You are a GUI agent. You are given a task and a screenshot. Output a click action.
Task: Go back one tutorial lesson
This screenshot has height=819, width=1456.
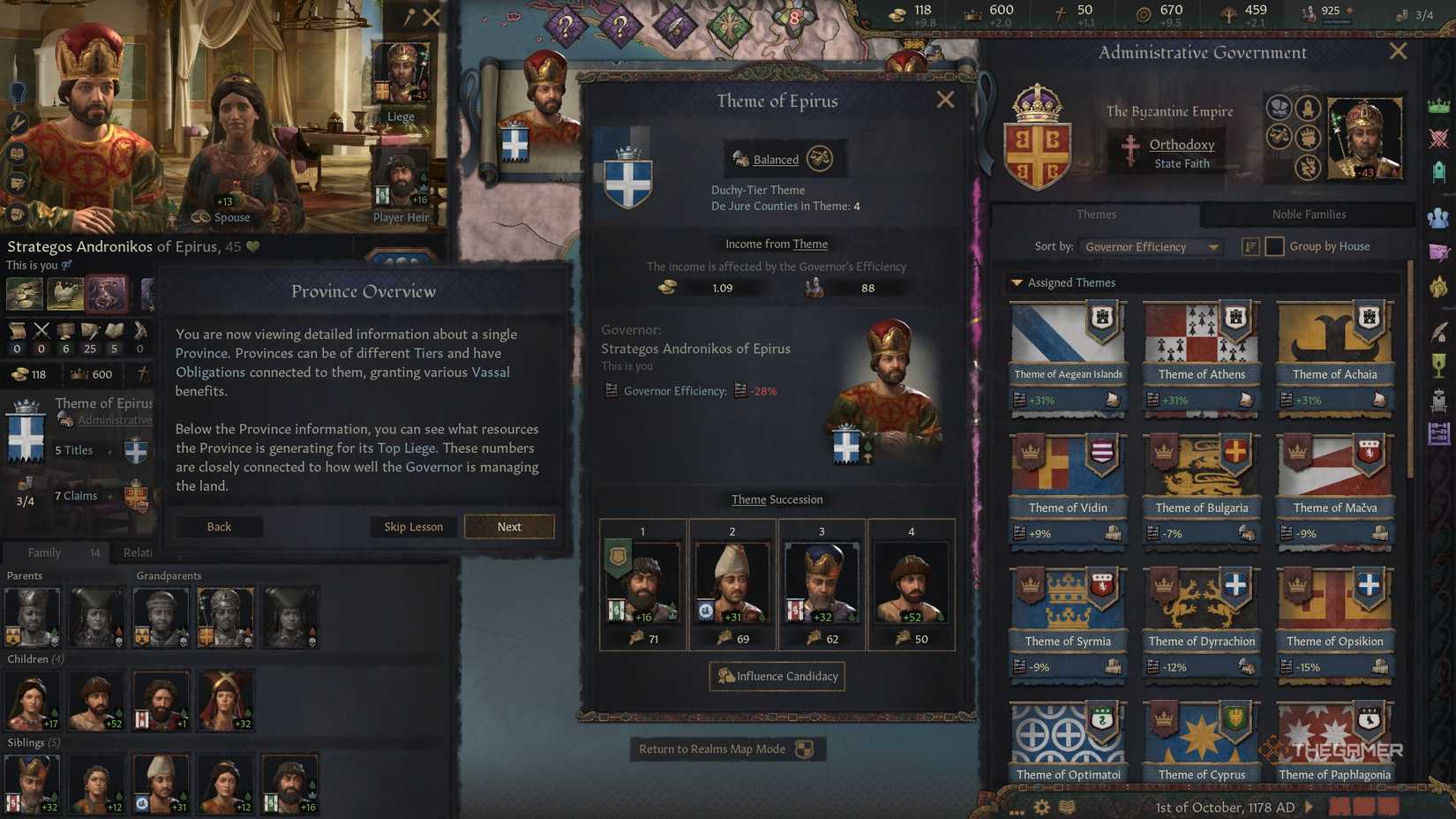point(219,527)
